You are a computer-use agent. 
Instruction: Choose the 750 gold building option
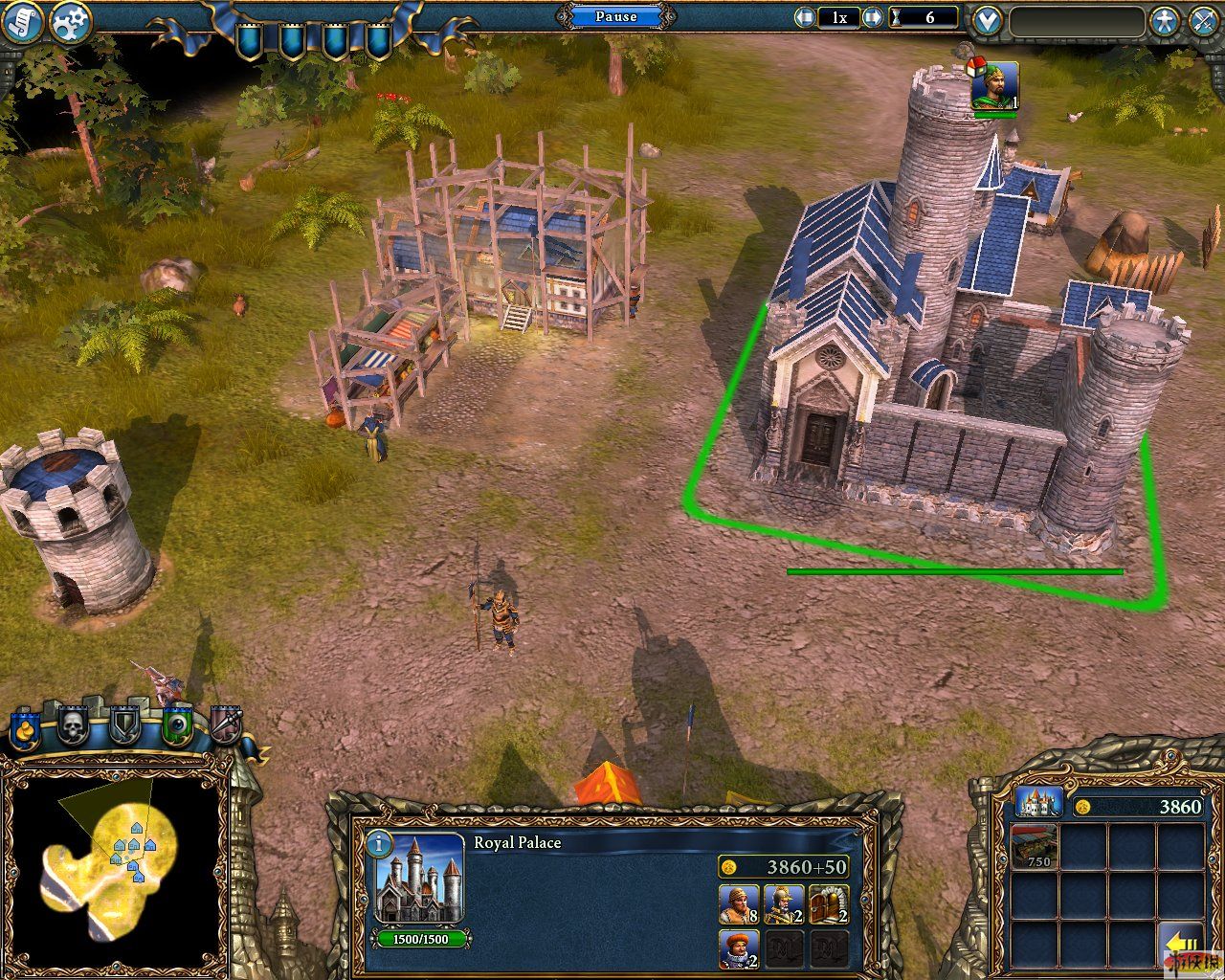tap(1035, 847)
